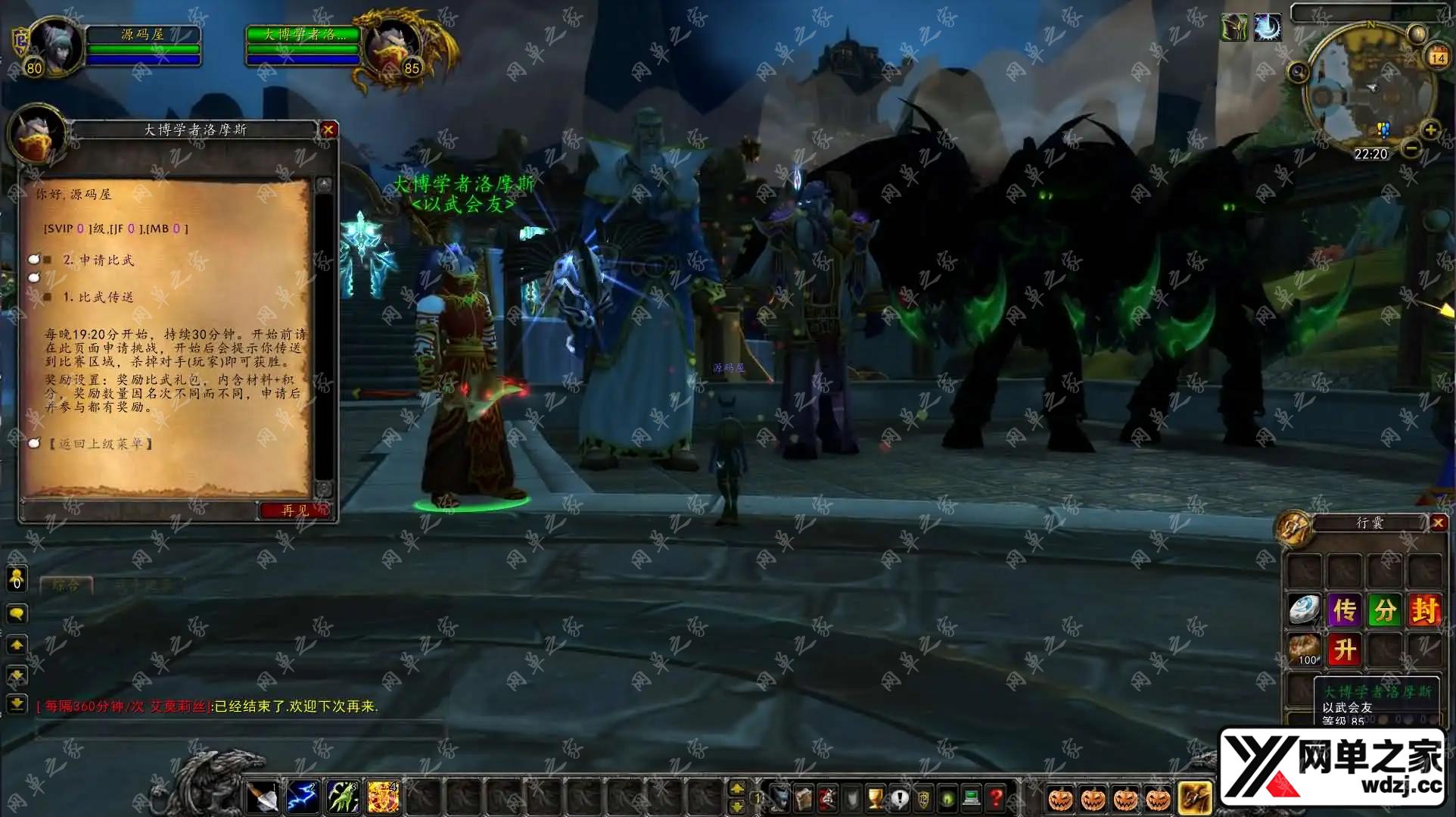
Task: Click the player portrait 源码屋
Action: click(x=54, y=47)
